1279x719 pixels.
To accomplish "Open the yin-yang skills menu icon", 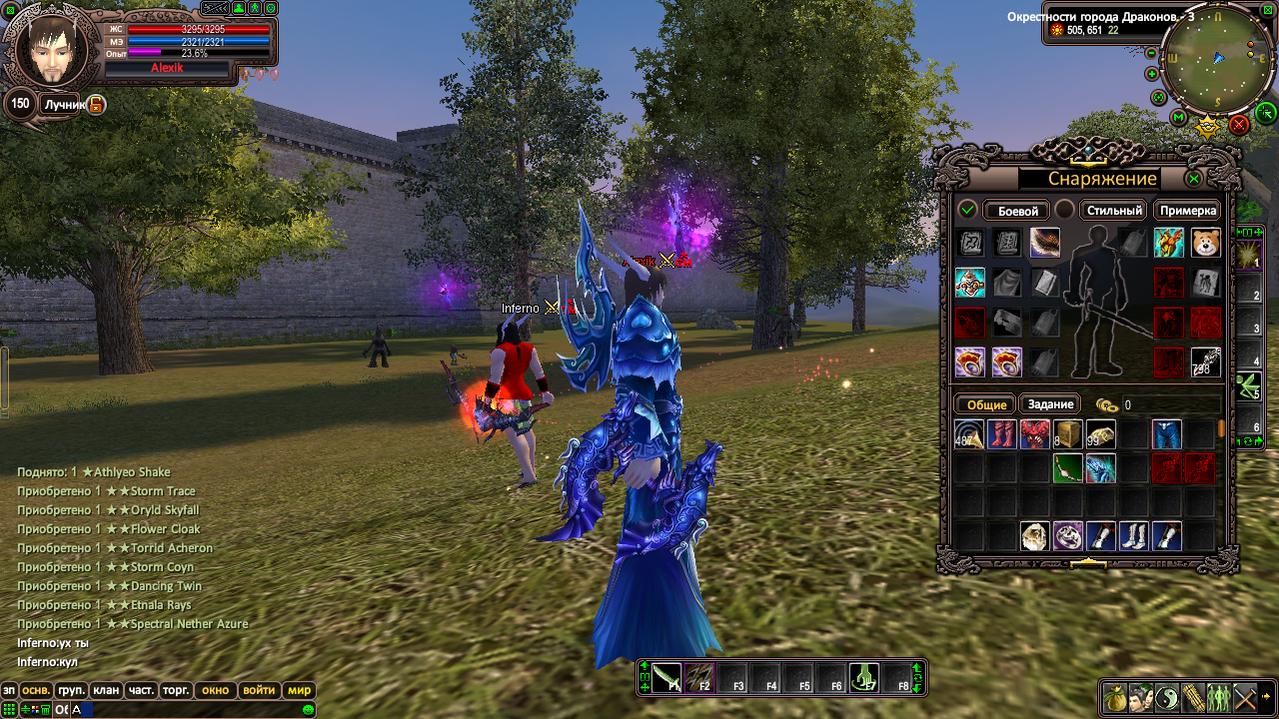I will pos(1165,698).
